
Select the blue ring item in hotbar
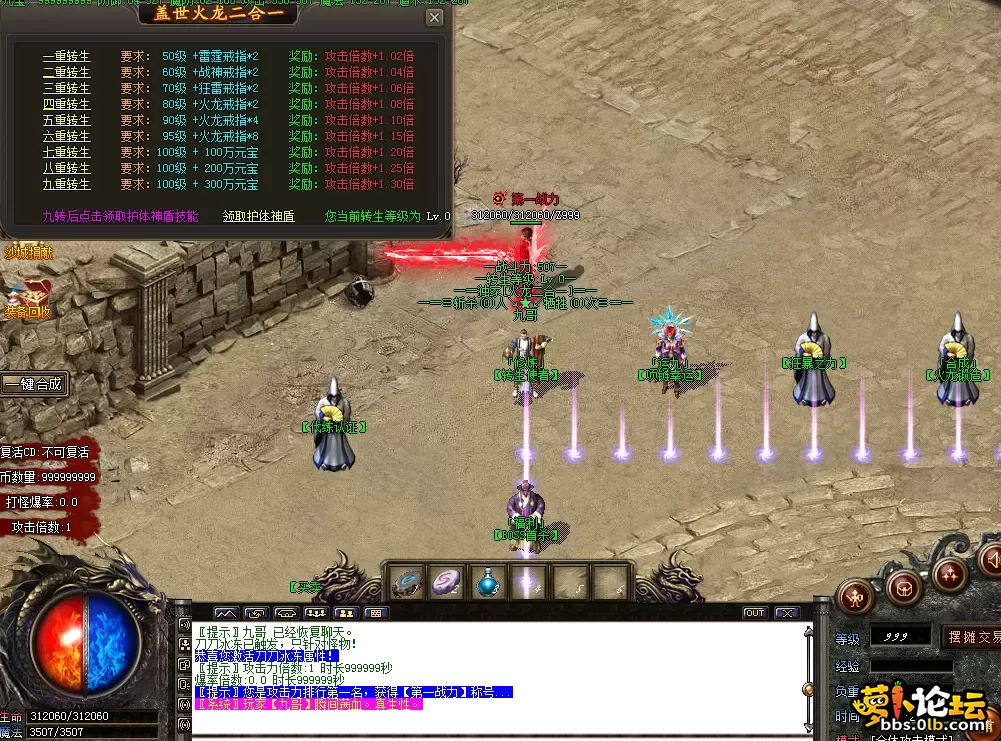point(406,582)
